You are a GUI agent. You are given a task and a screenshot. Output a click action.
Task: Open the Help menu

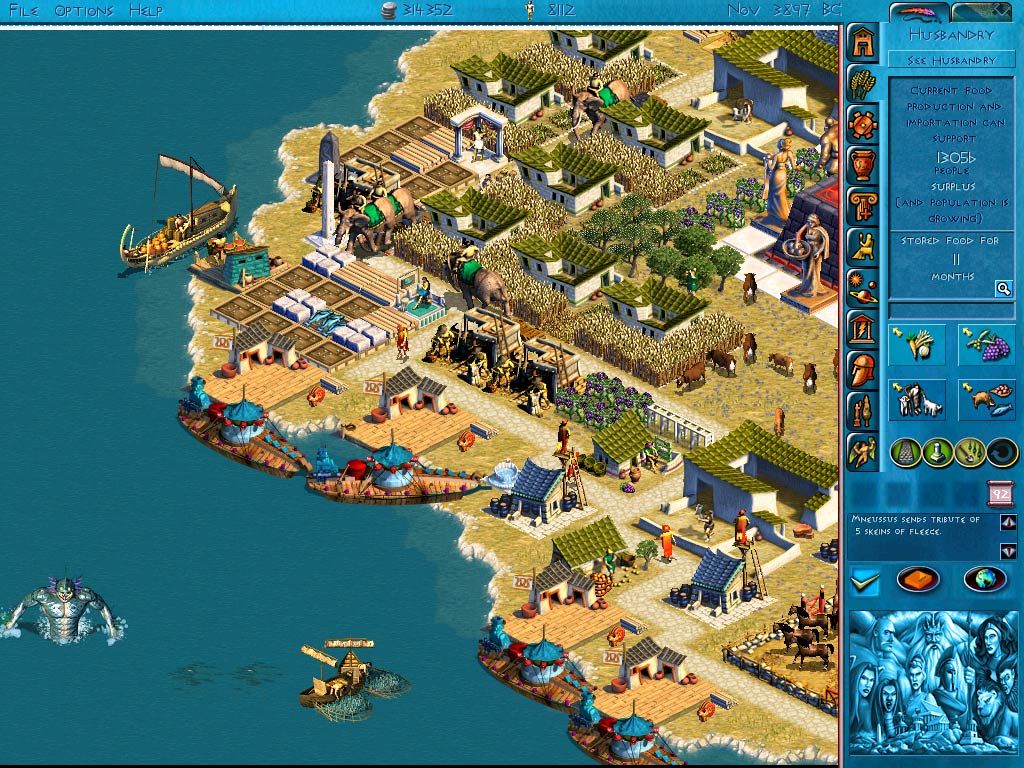click(x=145, y=10)
